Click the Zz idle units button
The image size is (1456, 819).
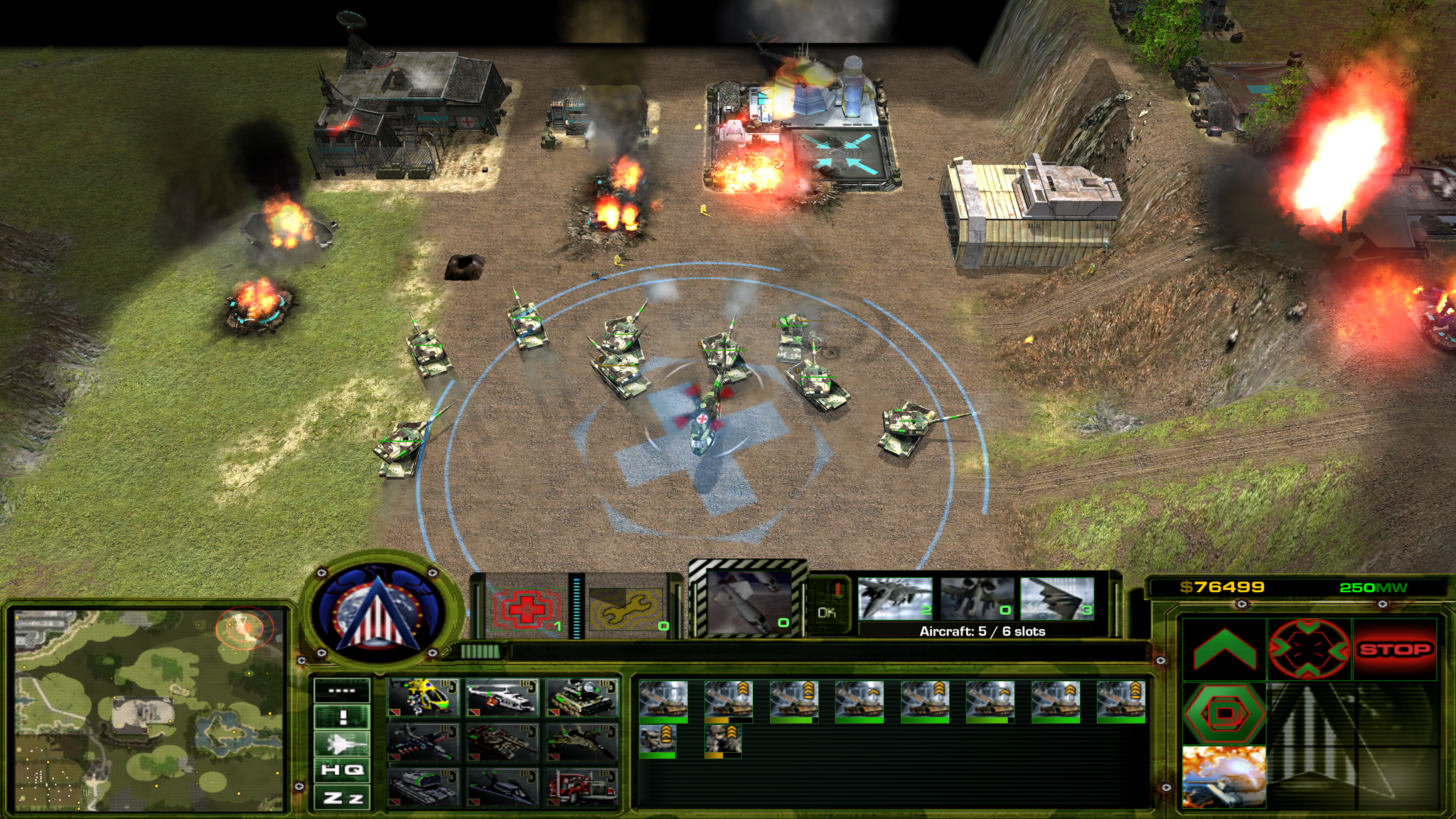[342, 798]
